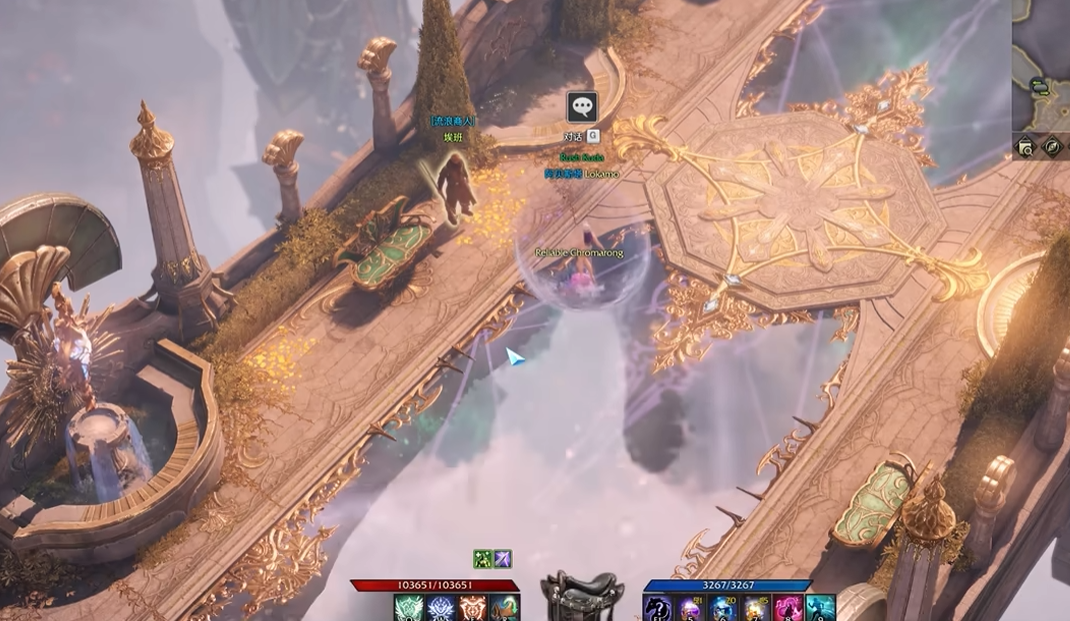Click the purple arrow buff icon
The width and height of the screenshot is (1070, 621).
[502, 559]
